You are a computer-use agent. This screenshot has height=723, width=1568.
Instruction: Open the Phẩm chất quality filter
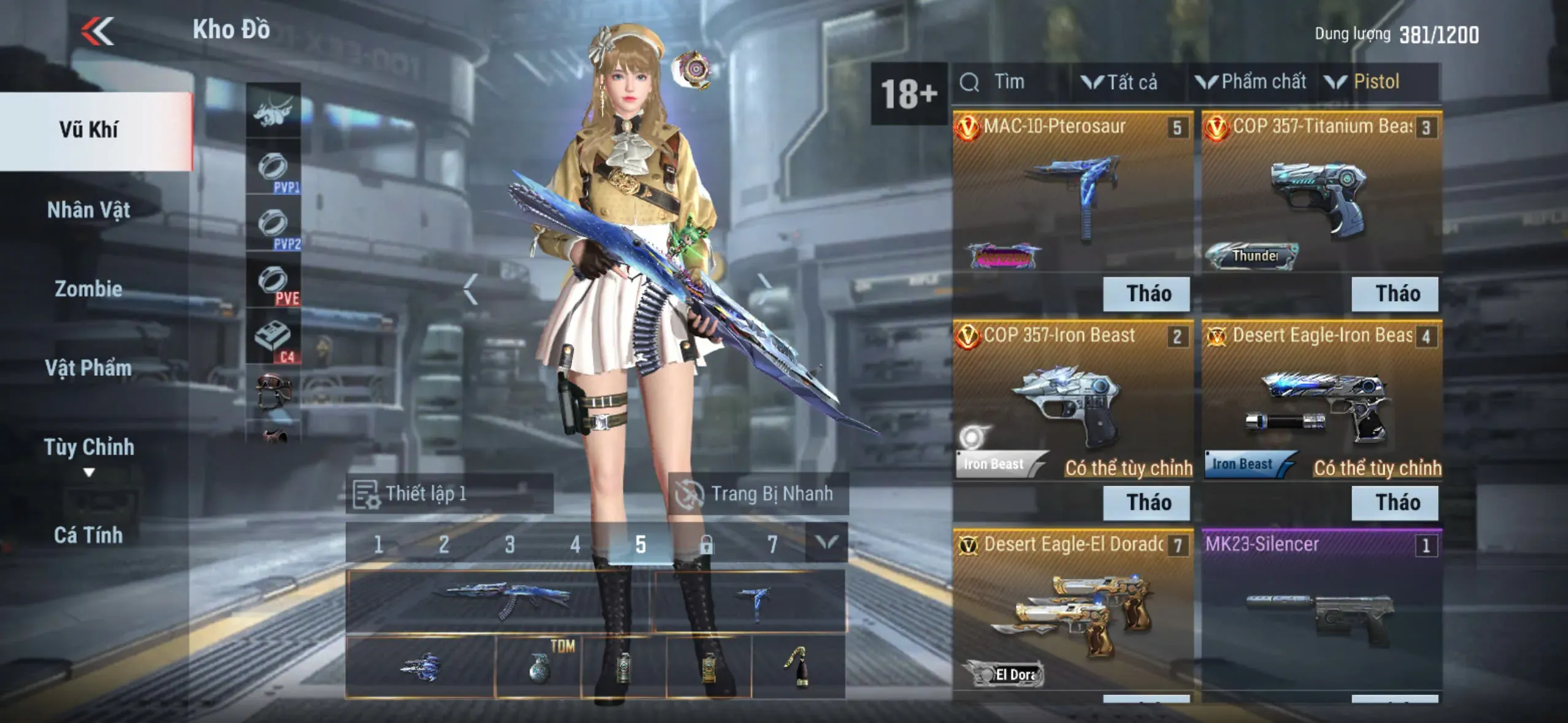coord(1251,82)
